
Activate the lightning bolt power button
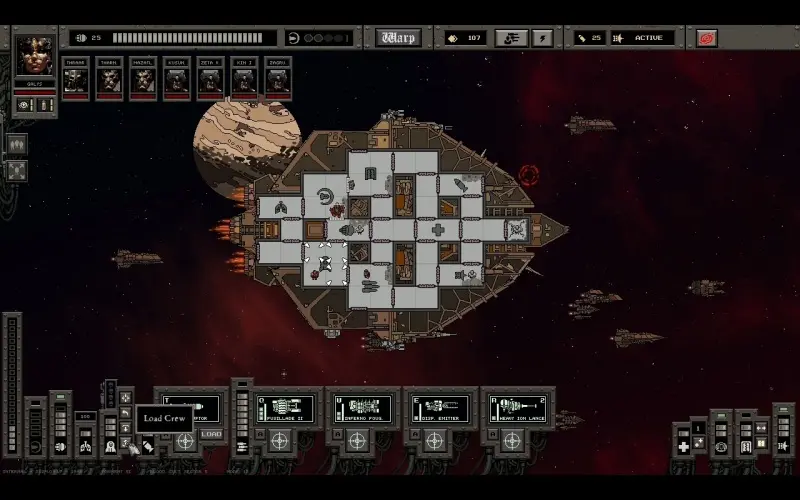pos(542,38)
